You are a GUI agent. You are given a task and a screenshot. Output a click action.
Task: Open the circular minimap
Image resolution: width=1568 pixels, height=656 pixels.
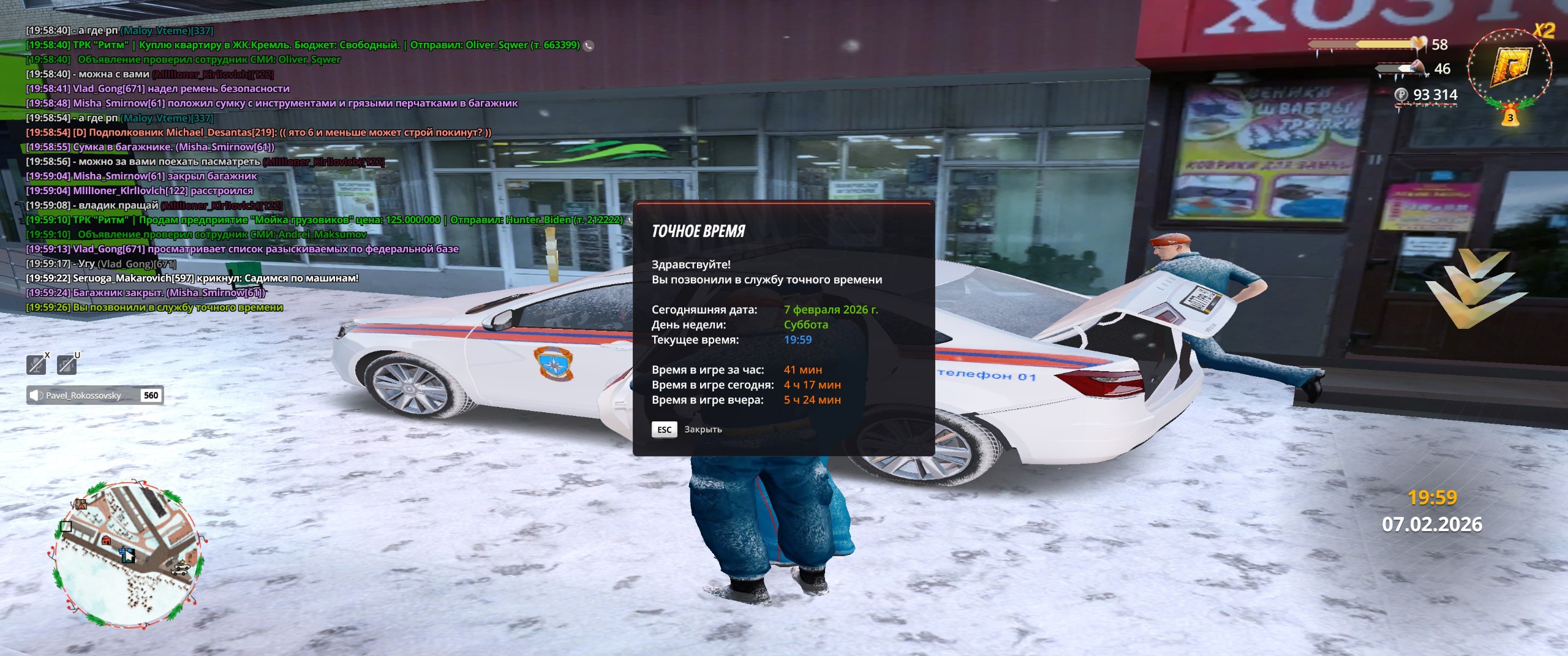(x=126, y=554)
